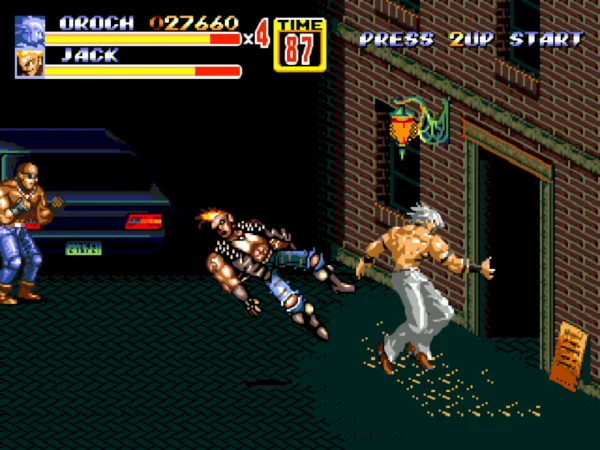Select the JACK enemy portrait
The width and height of the screenshot is (600, 450).
(30, 63)
